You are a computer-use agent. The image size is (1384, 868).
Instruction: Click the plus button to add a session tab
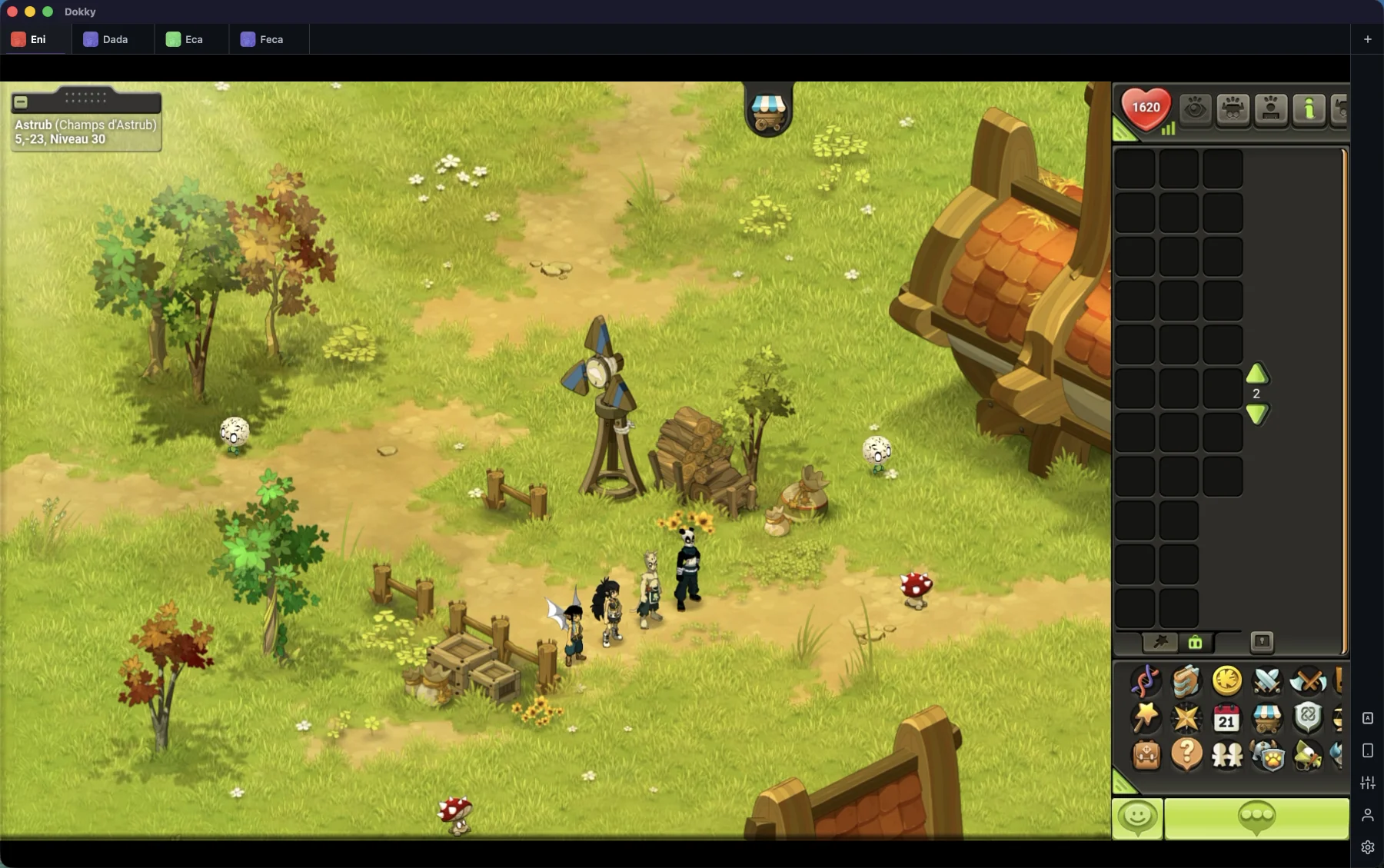1368,38
